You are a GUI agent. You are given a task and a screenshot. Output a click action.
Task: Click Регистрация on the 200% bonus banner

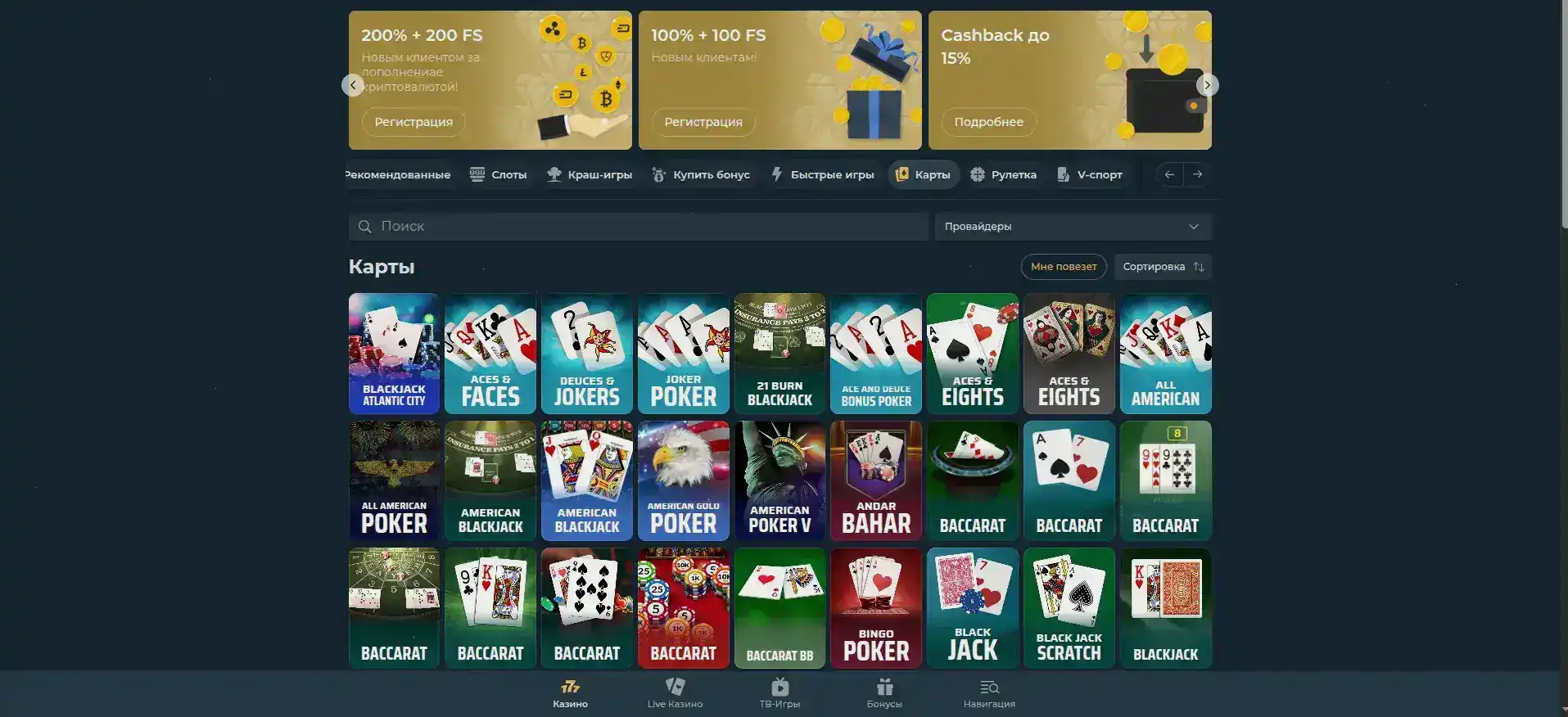click(x=413, y=122)
